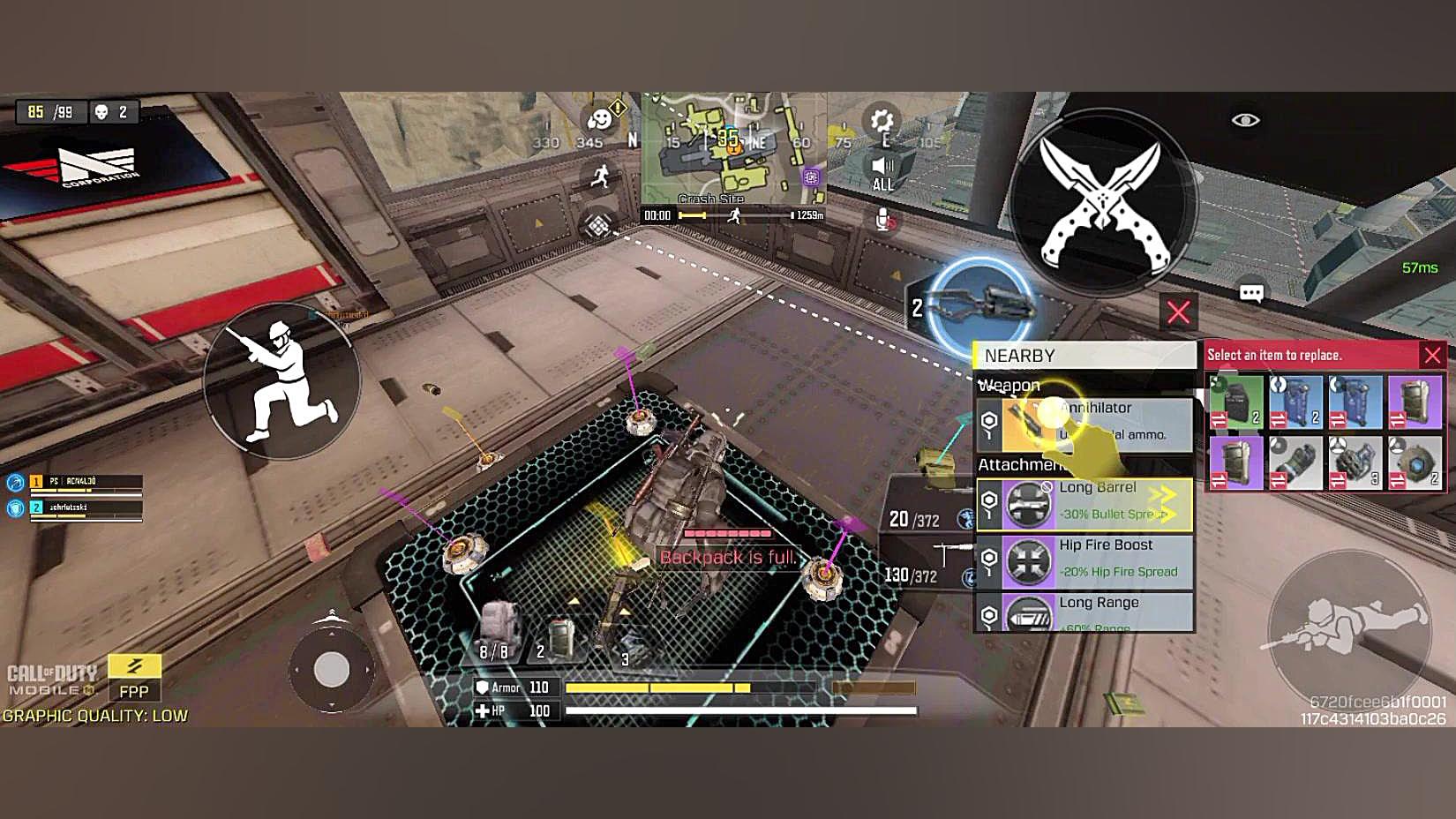Screen dimensions: 1456x819
Task: Open the emote smiley wheel
Action: tap(600, 119)
